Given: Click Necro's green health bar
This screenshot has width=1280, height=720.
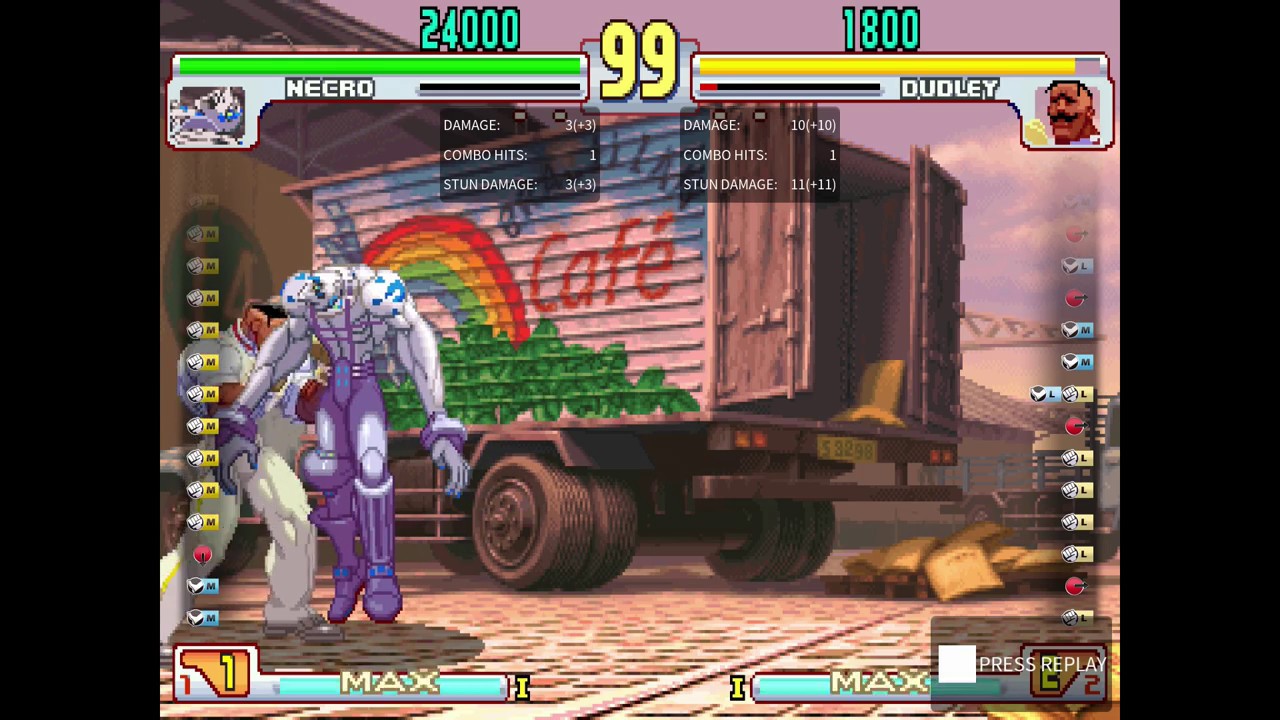Looking at the screenshot, I should (x=380, y=64).
